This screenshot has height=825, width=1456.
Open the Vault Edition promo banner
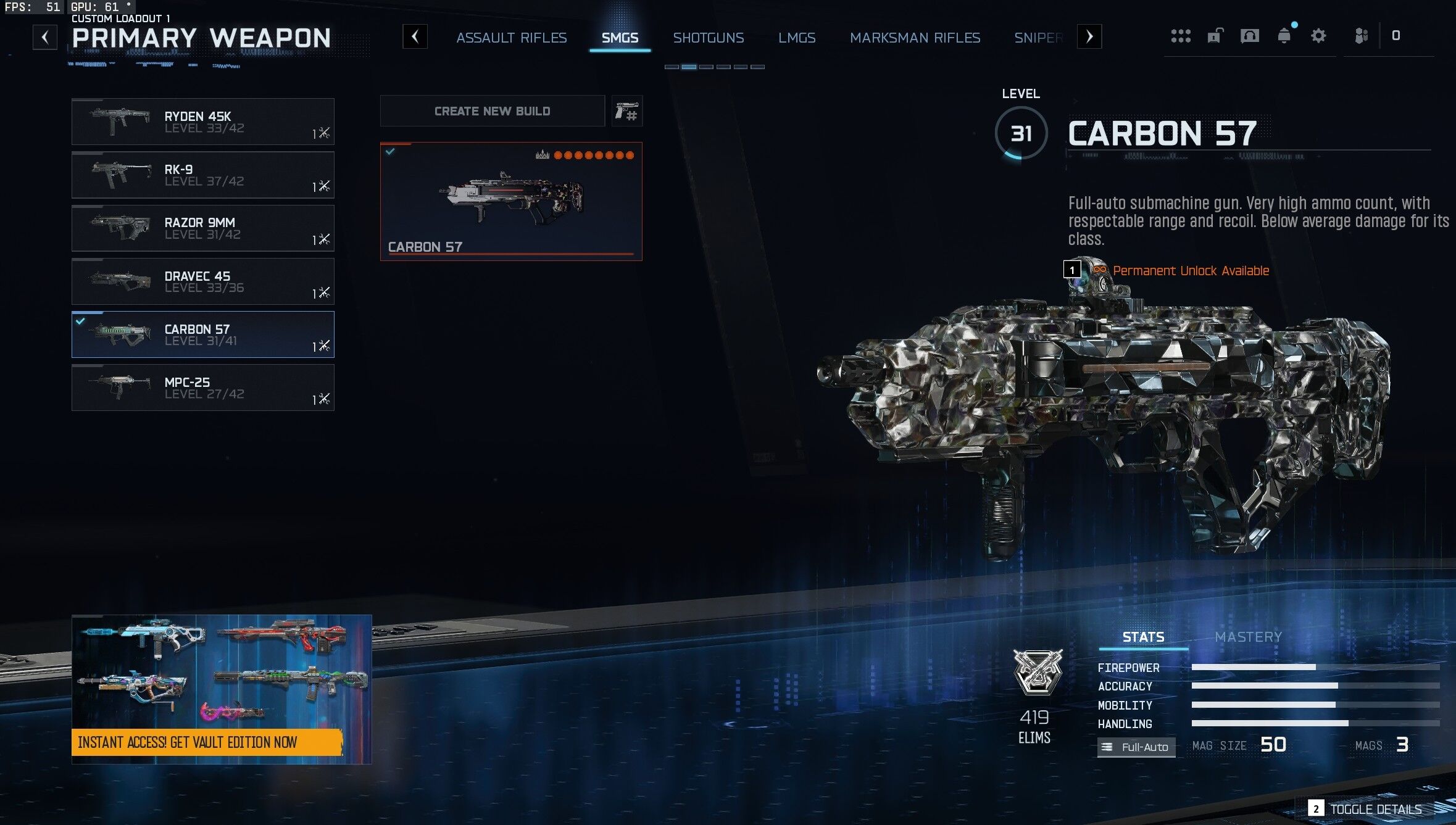pyautogui.click(x=221, y=689)
